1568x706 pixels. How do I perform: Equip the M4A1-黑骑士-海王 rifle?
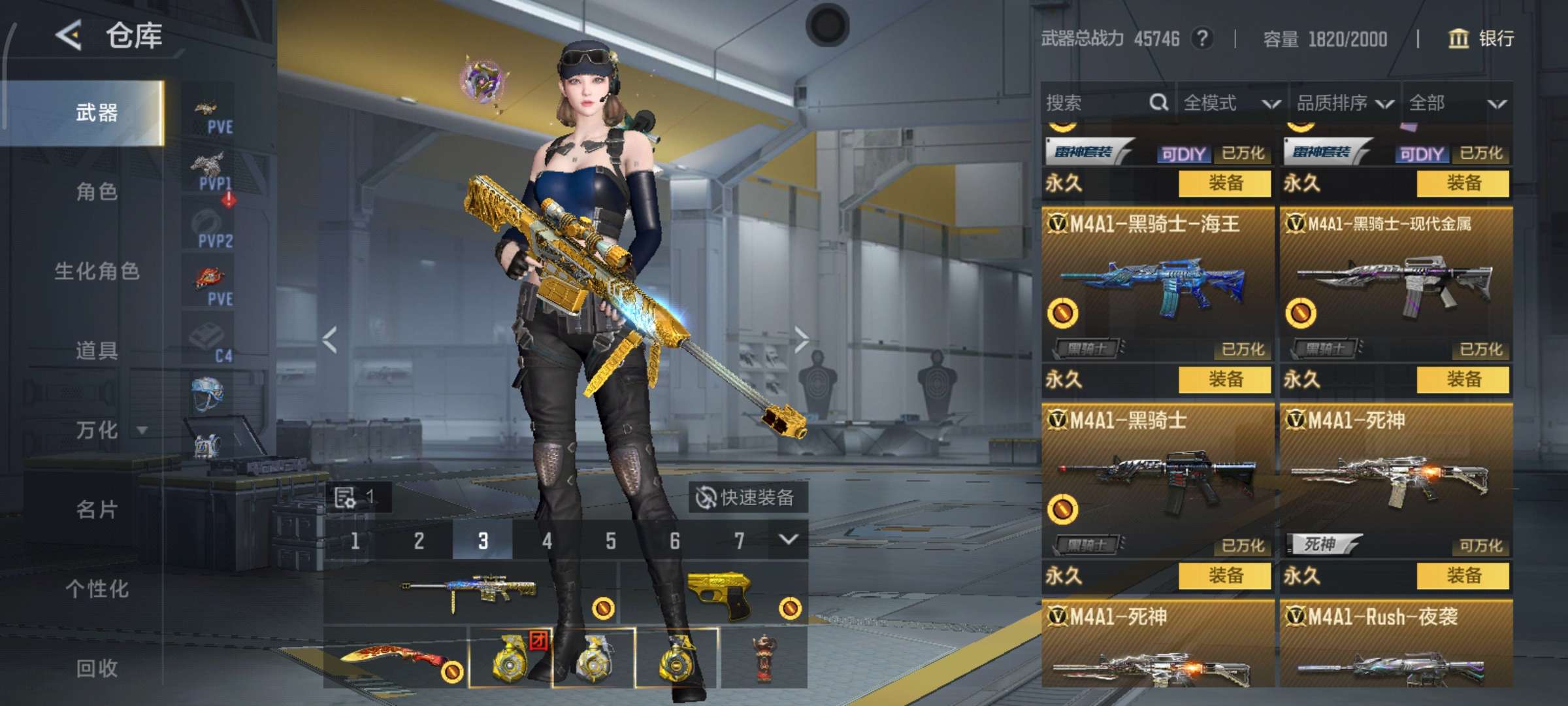point(1224,380)
